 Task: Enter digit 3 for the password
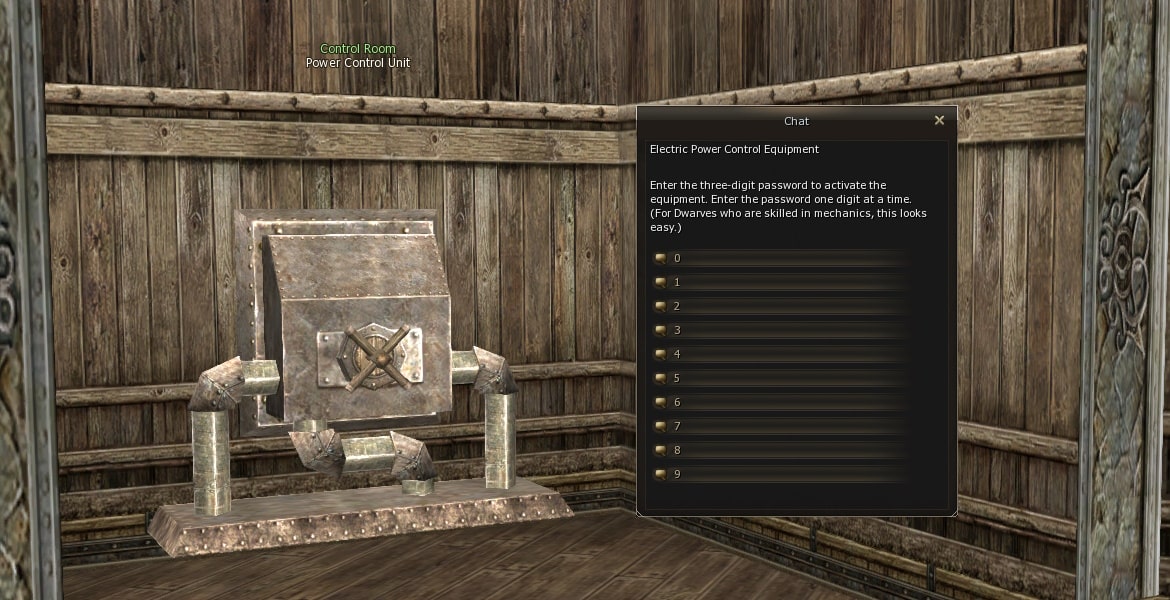tap(677, 330)
